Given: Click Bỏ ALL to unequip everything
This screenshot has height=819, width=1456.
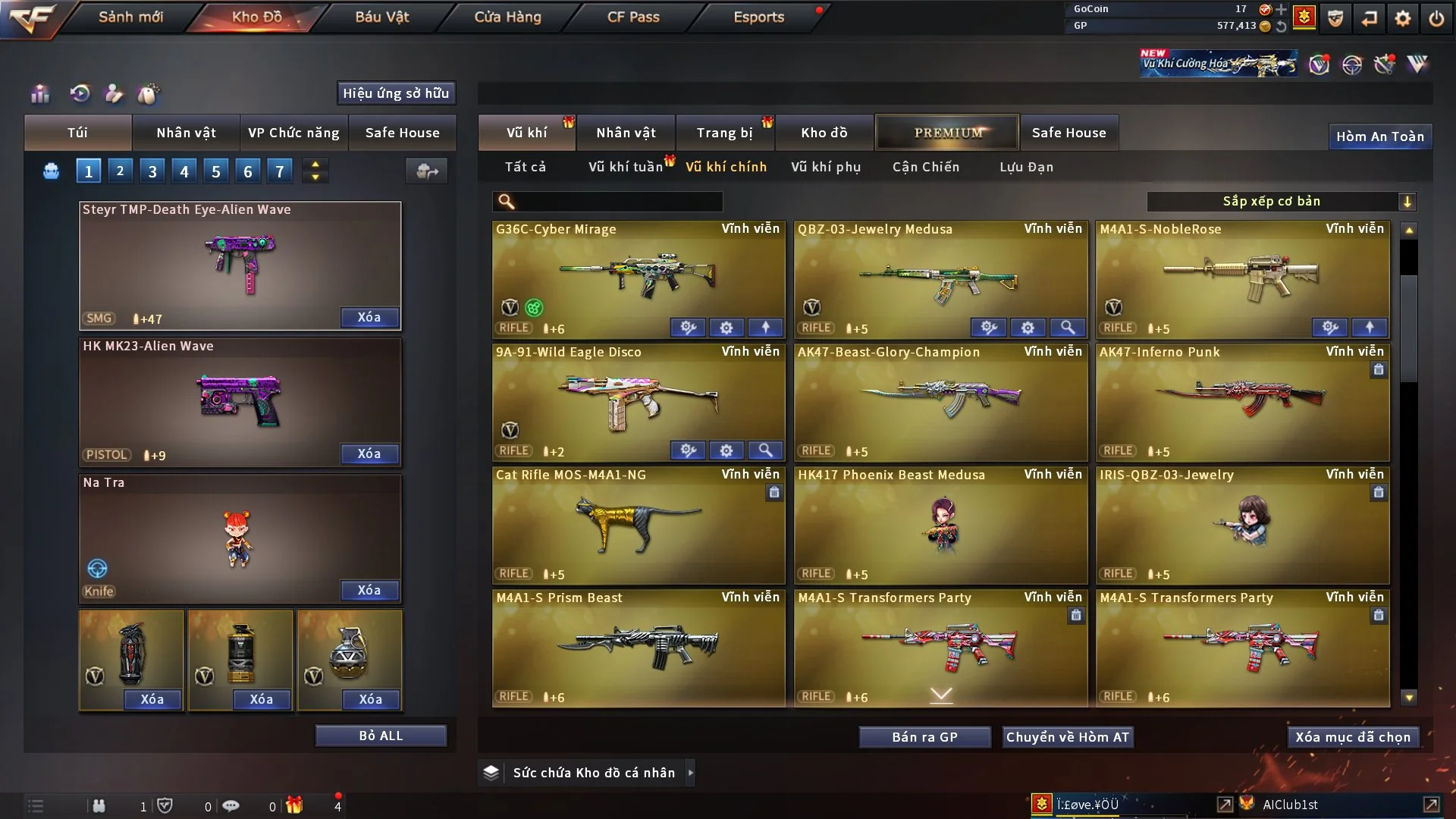Looking at the screenshot, I should click(x=381, y=736).
